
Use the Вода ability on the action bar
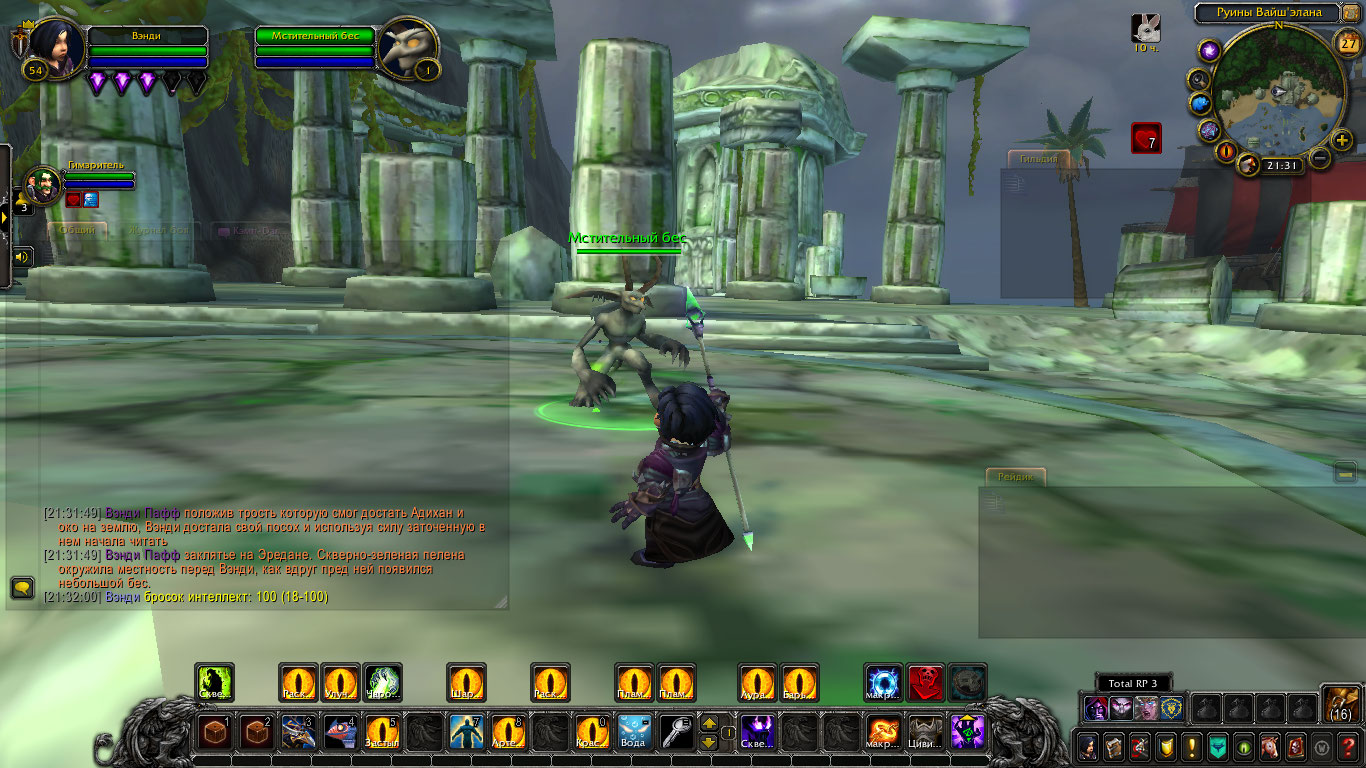tap(635, 732)
